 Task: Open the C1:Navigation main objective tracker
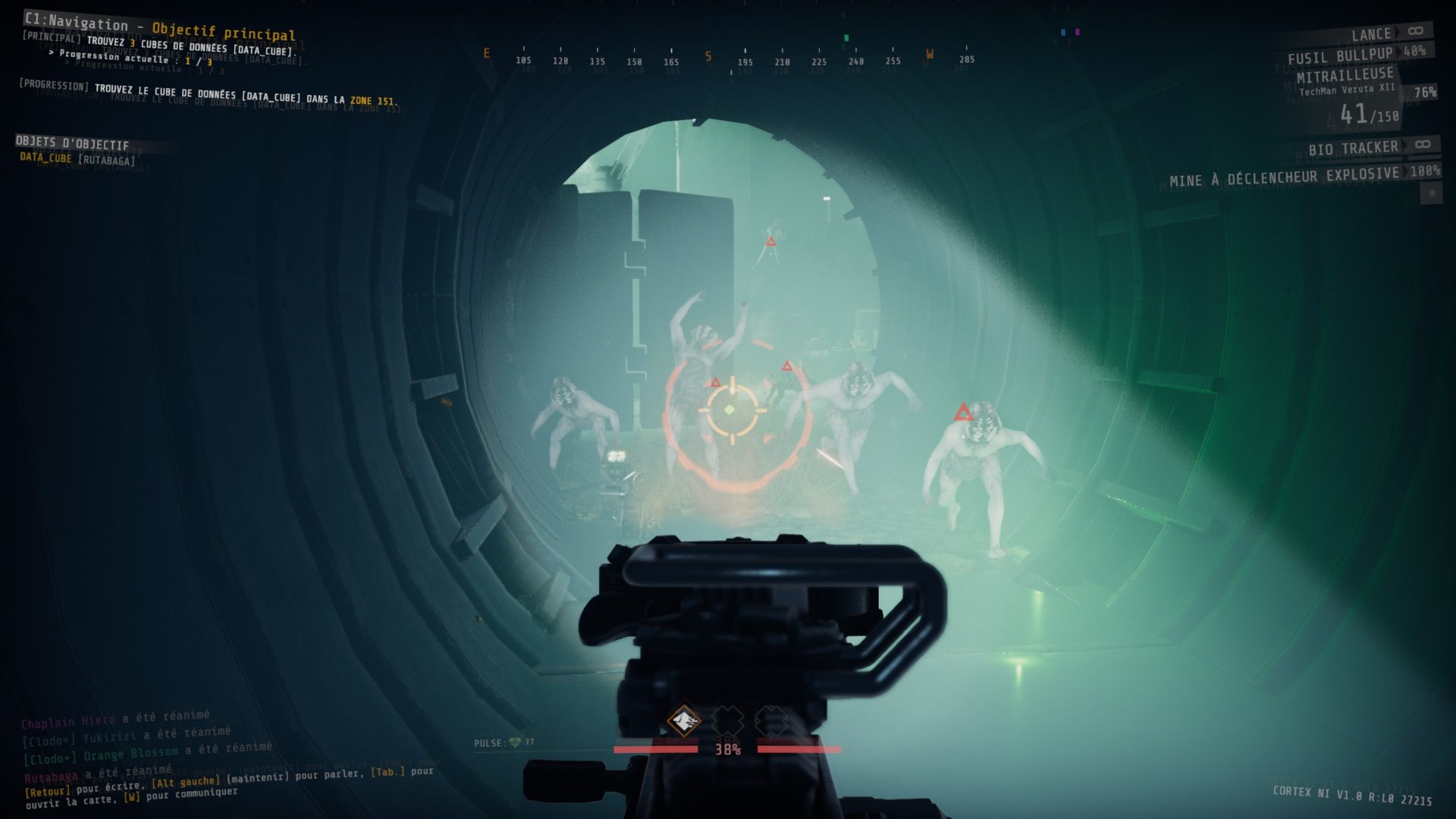pos(159,29)
